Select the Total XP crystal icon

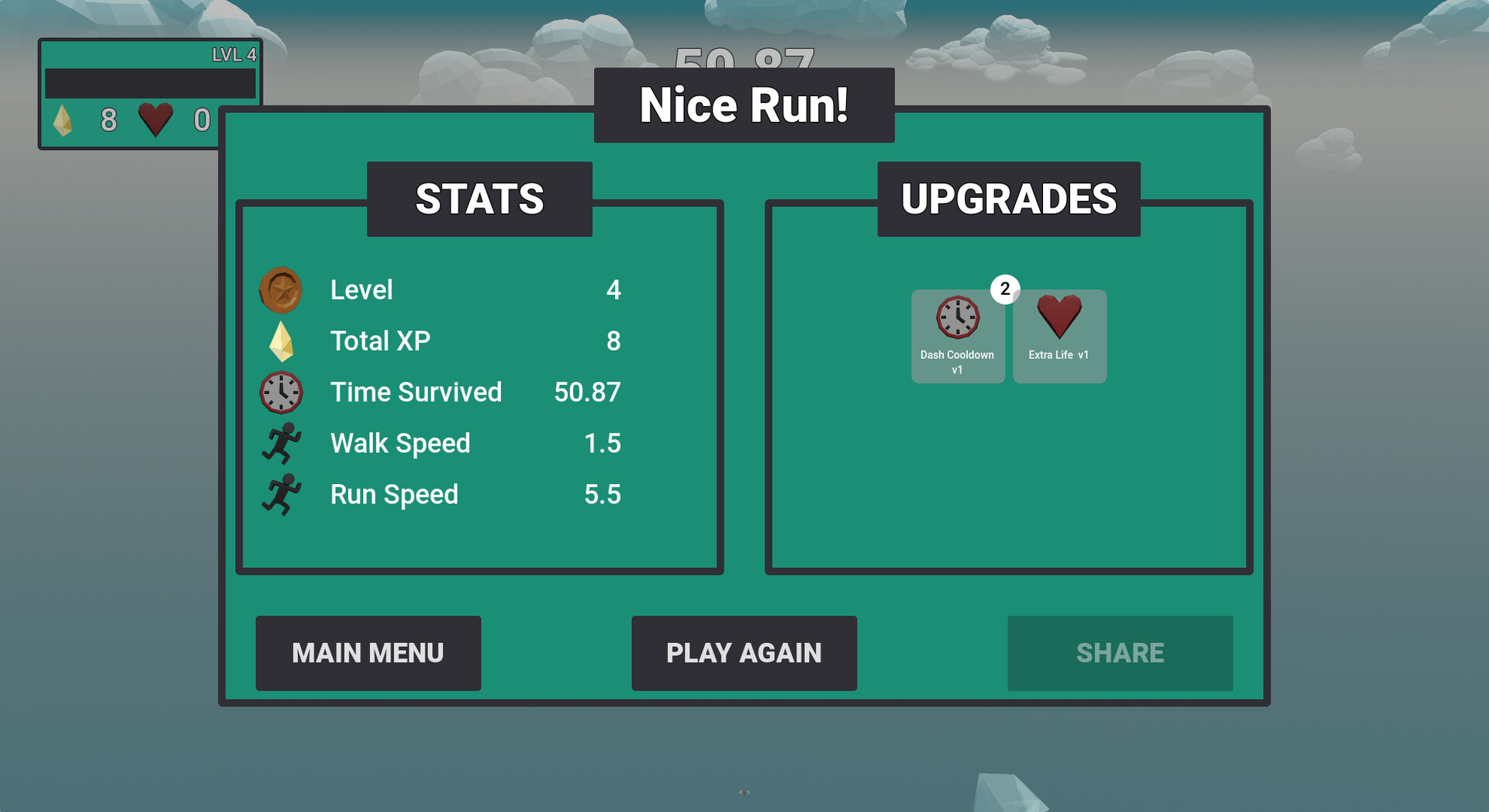coord(282,340)
